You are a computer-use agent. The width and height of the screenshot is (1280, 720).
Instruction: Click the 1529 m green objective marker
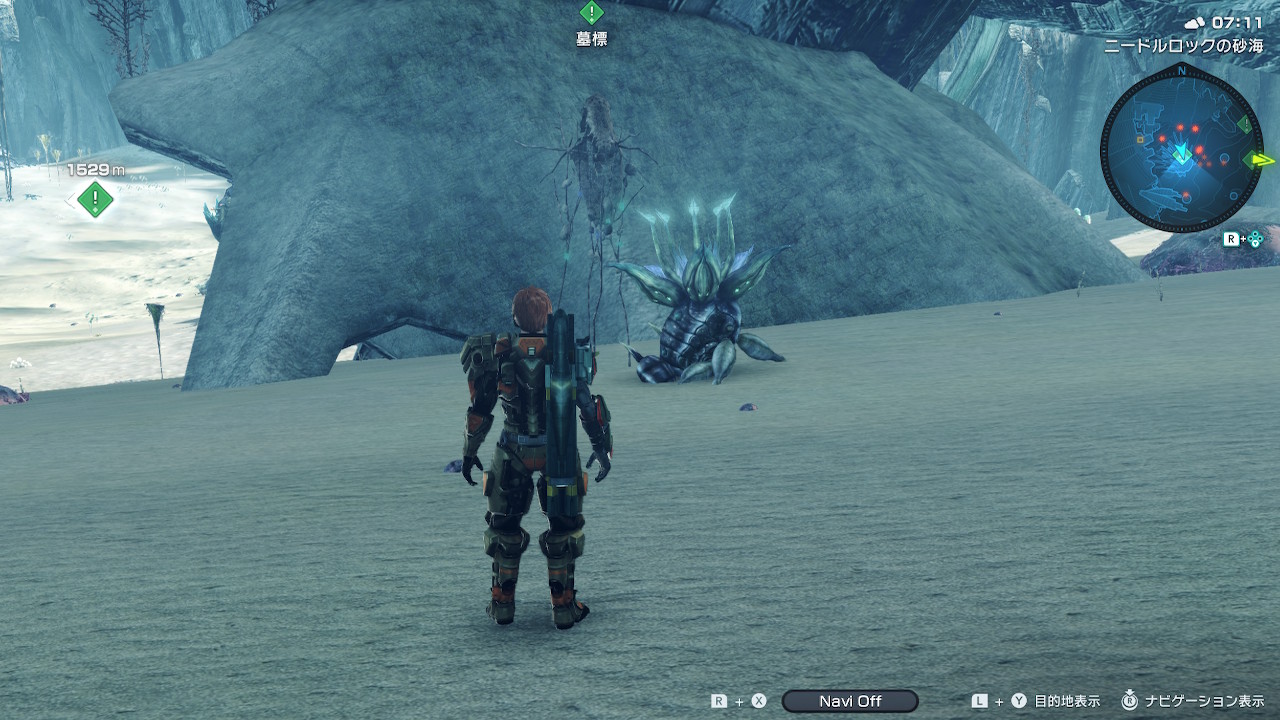click(95, 198)
